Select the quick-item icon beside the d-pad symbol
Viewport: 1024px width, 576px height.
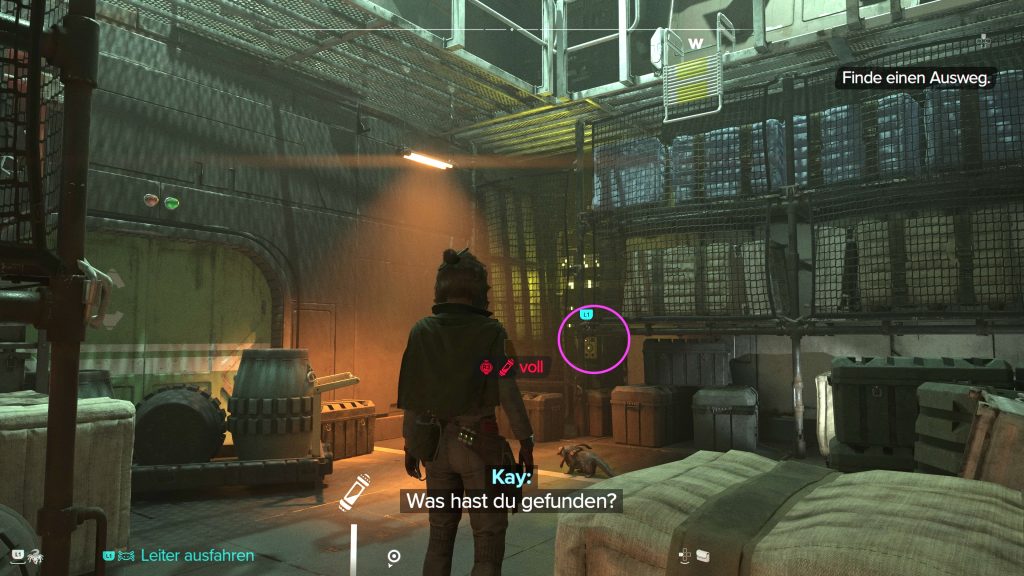pos(701,555)
